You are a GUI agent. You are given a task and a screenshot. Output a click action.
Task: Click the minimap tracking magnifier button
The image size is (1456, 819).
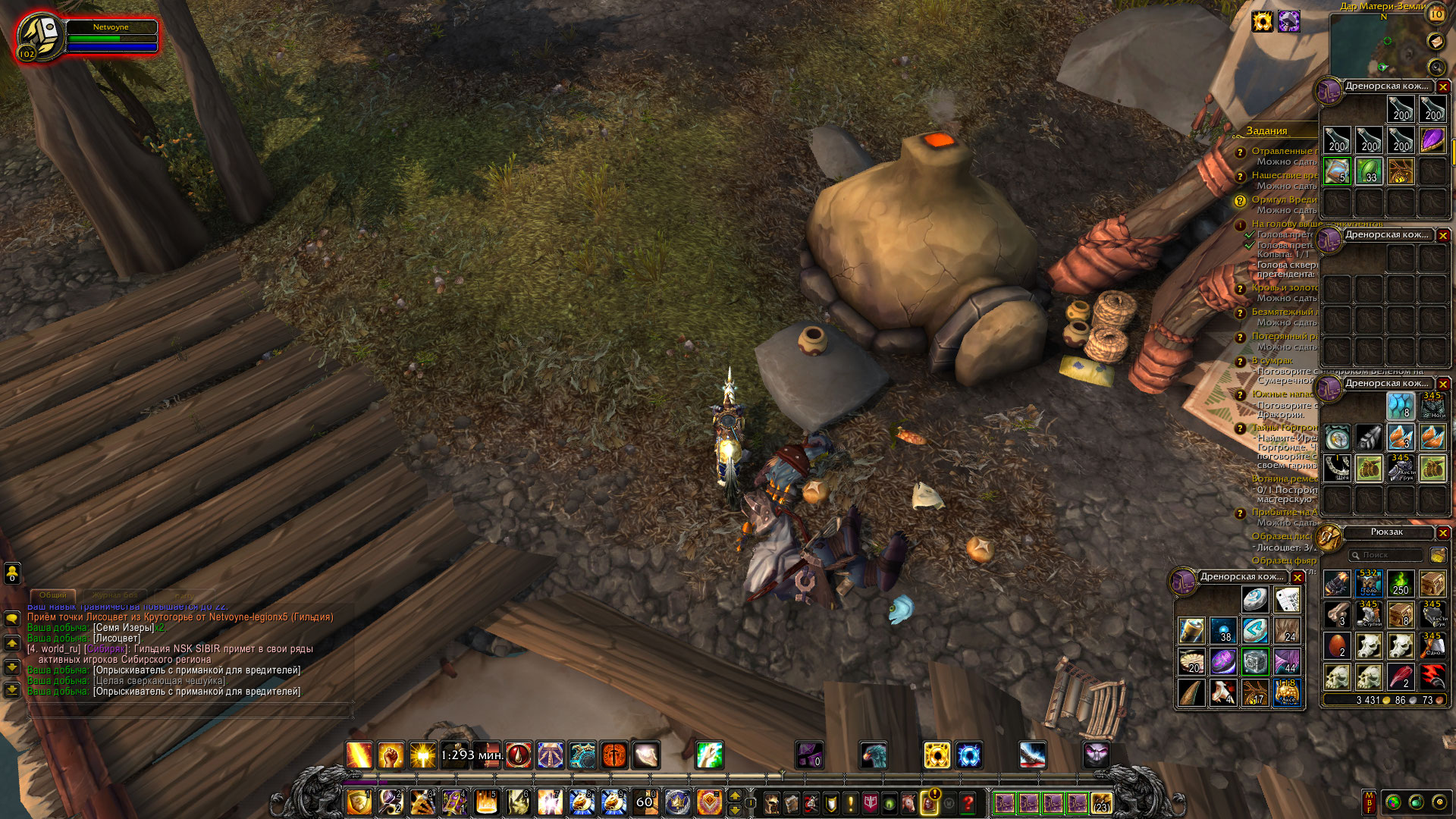point(1435,66)
